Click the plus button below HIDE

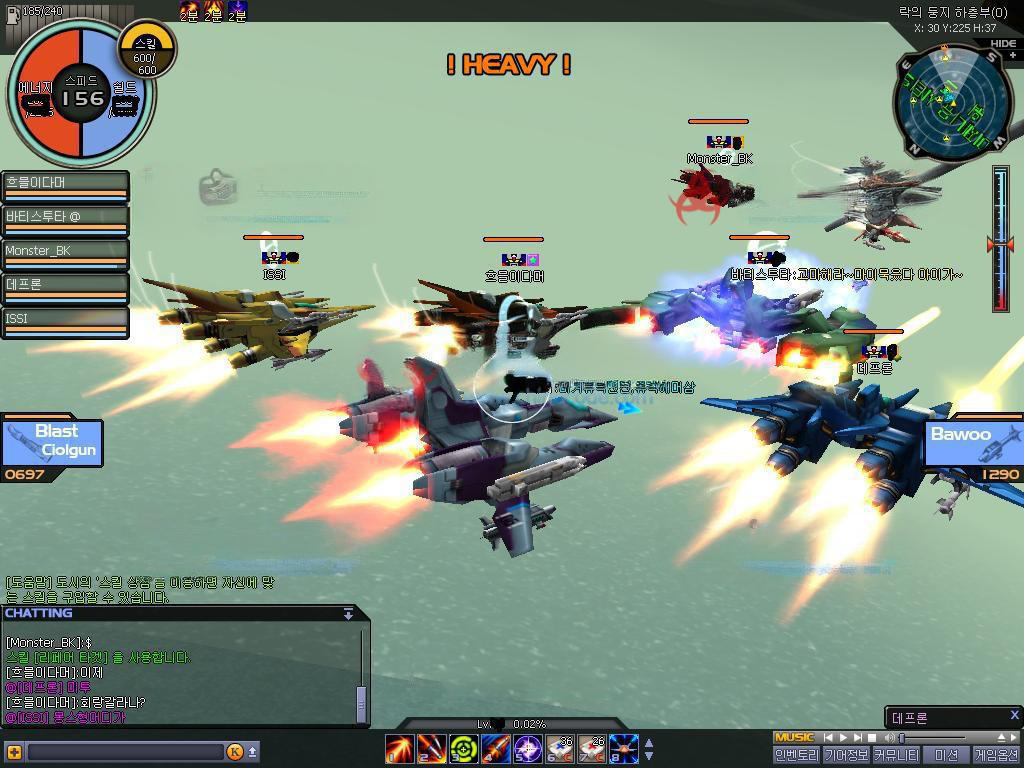click(1012, 56)
